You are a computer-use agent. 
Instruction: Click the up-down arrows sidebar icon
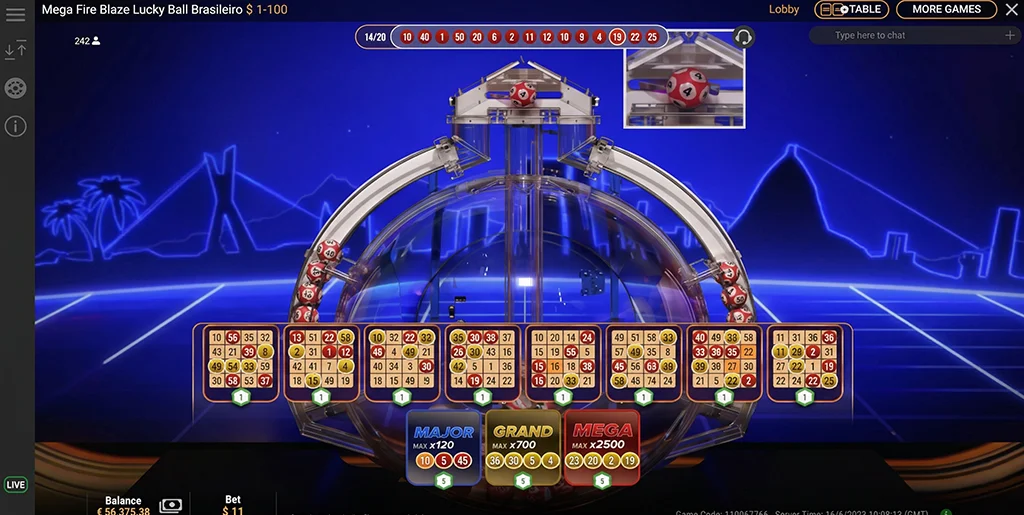coord(16,50)
